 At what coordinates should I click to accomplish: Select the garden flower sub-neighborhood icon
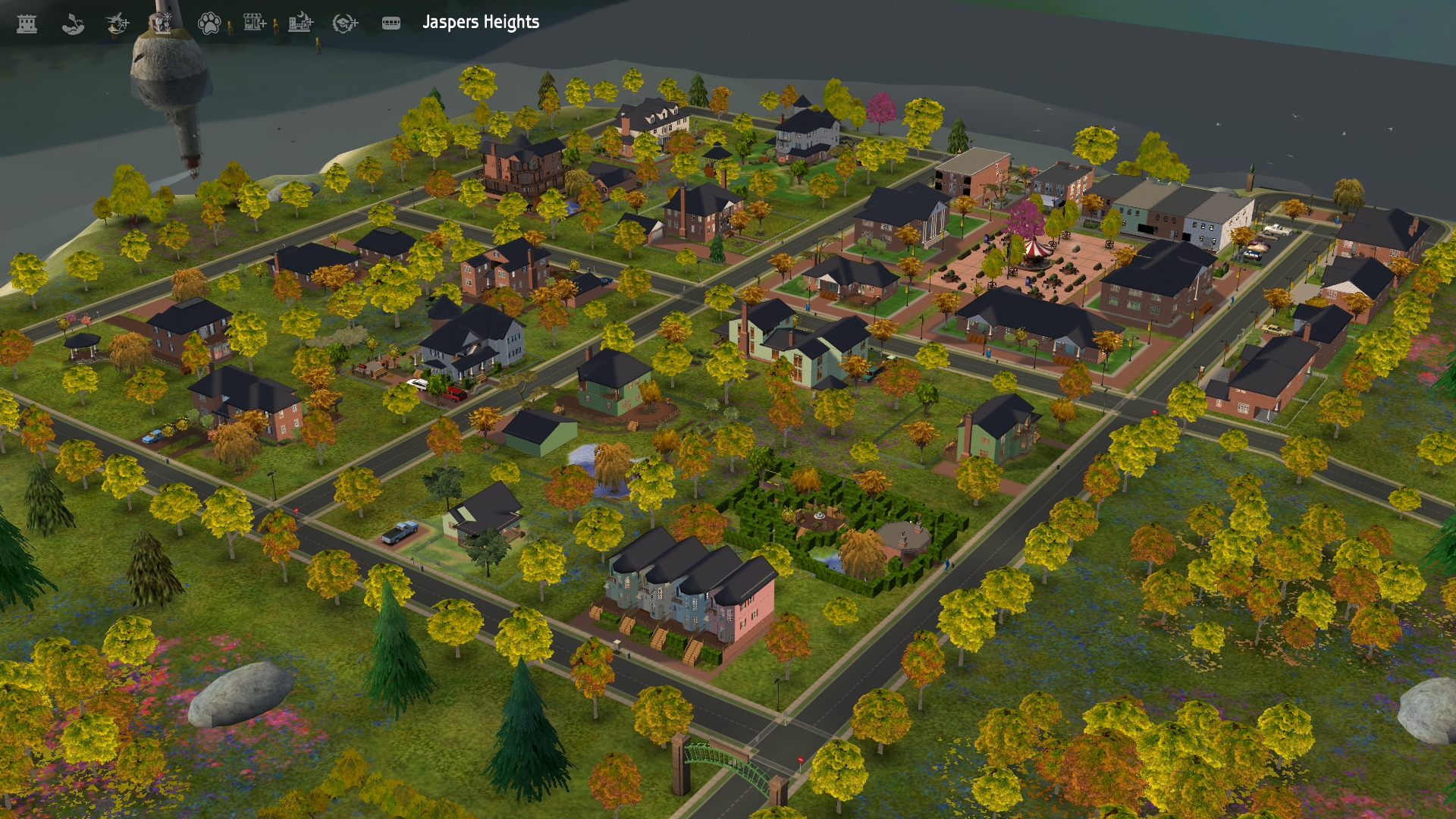pyautogui.click(x=163, y=23)
